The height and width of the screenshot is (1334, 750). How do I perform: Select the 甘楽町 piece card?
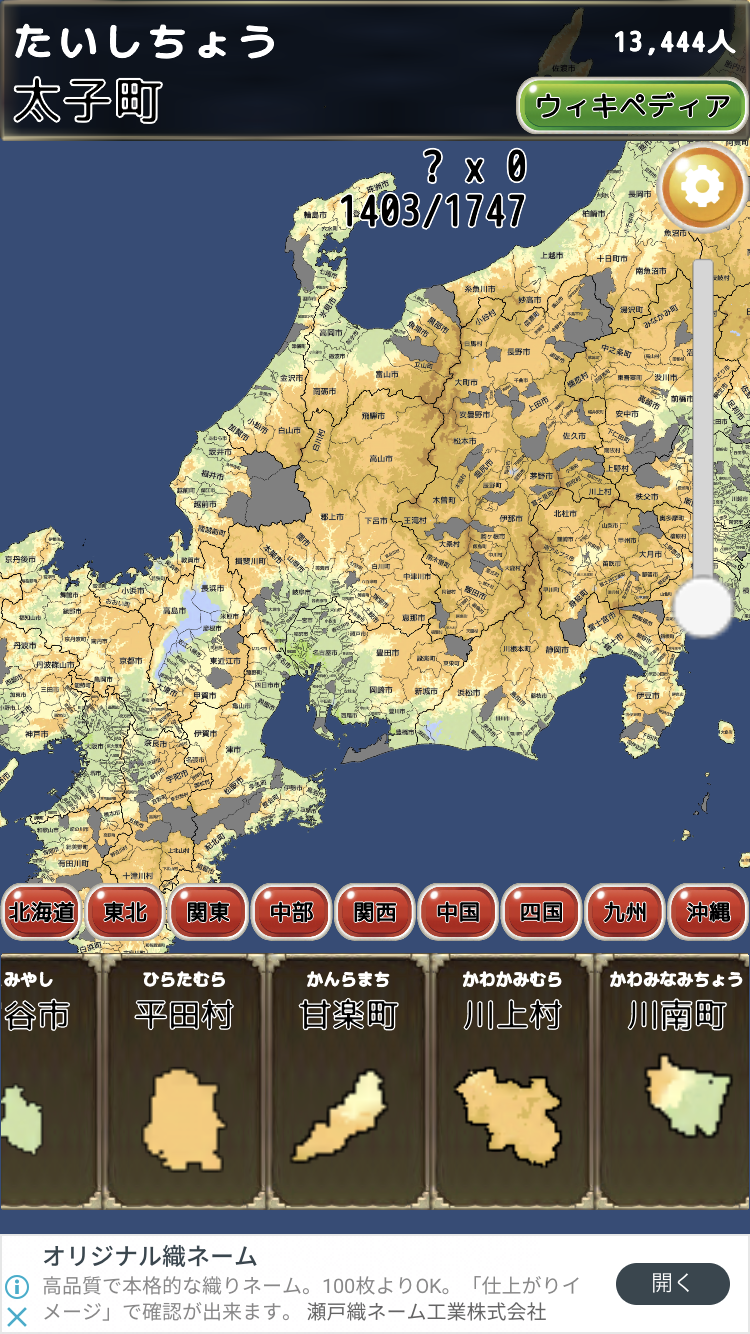pyautogui.click(x=348, y=1080)
